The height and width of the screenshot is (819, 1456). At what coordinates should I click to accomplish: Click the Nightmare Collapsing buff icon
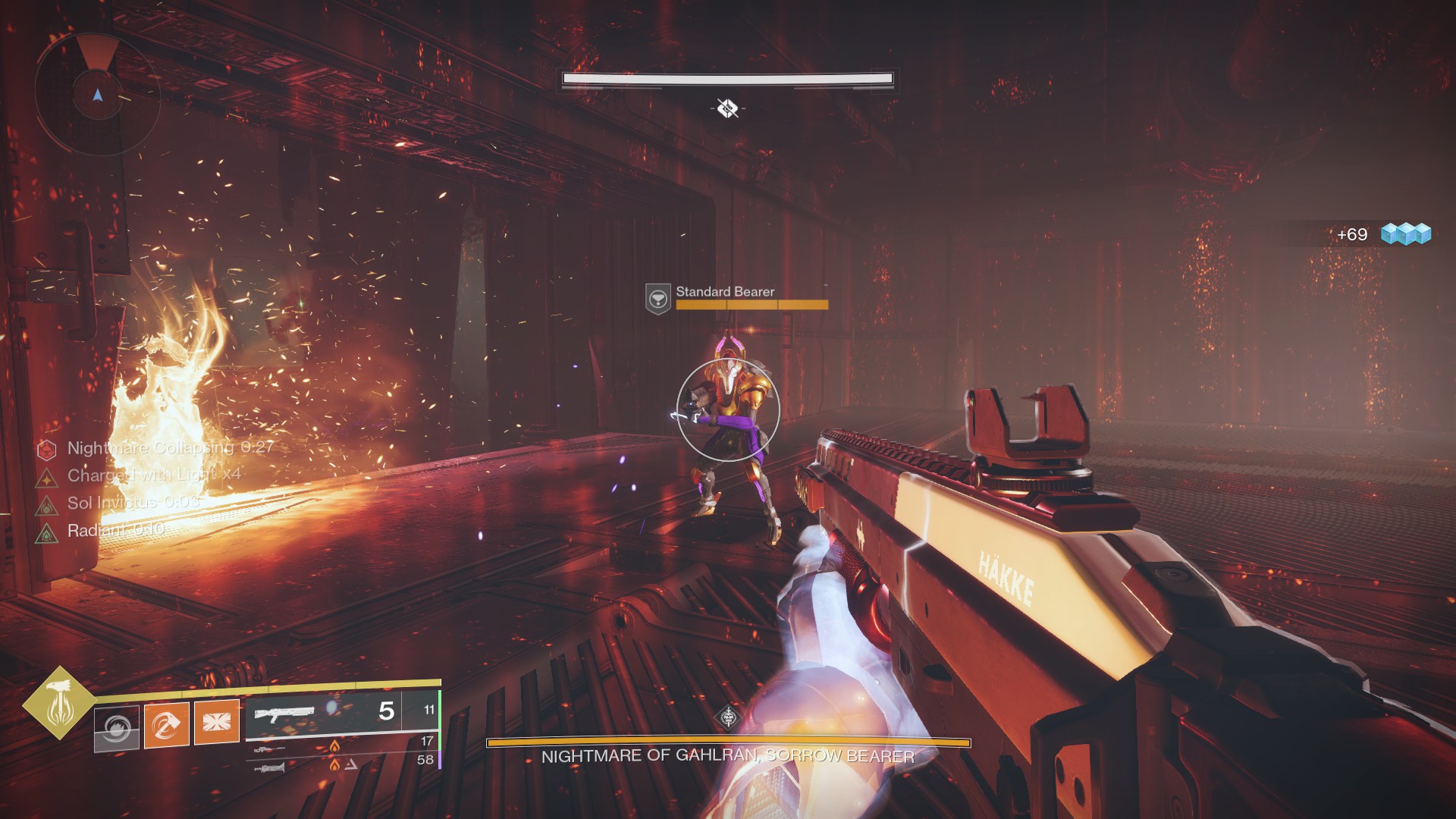(47, 450)
